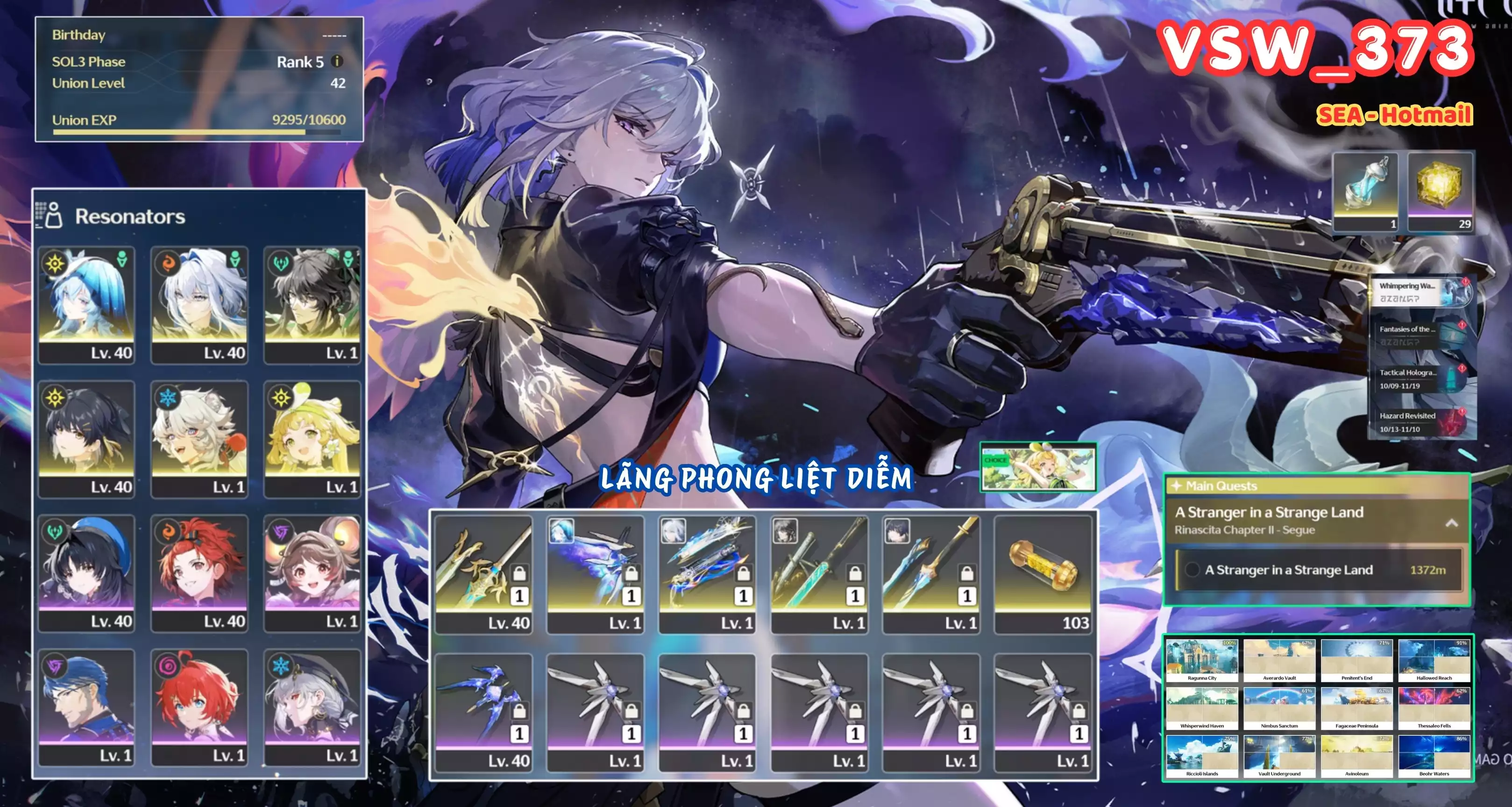Select the purple Lv. 40 four-star weapon
The width and height of the screenshot is (1512, 807).
coord(483,711)
